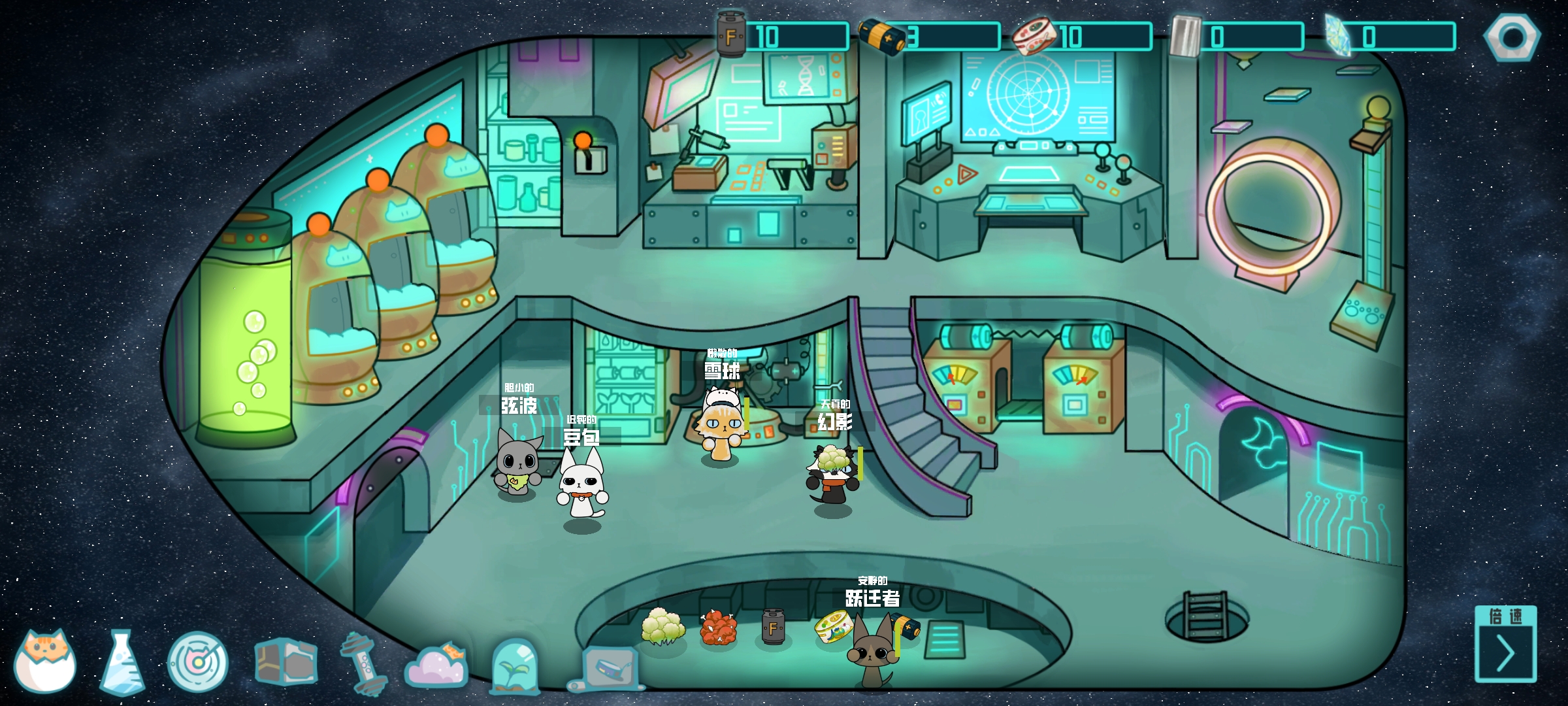
Task: Open settings via the hex nut icon
Action: (x=1512, y=38)
